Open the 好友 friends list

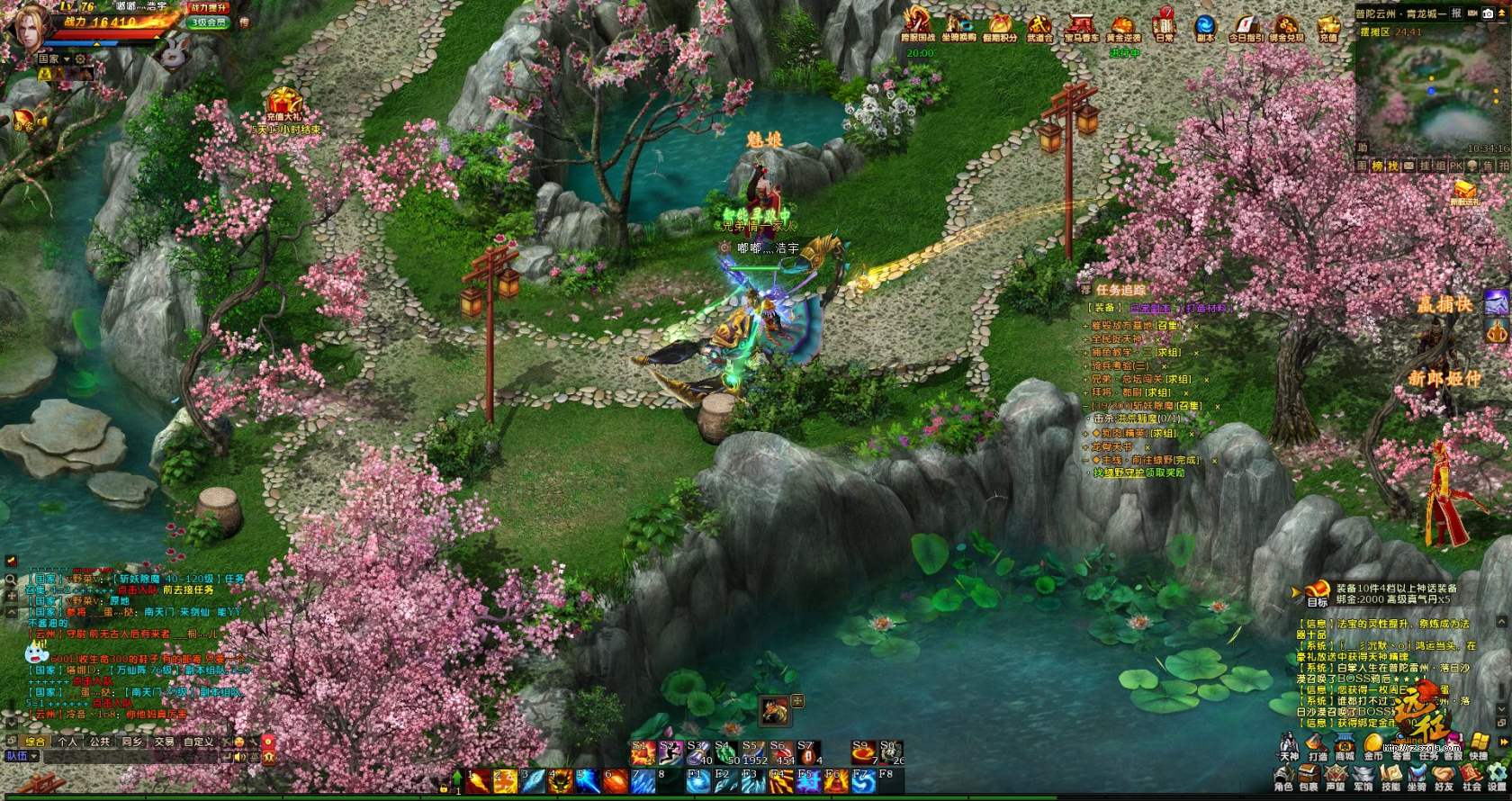pos(1444,778)
